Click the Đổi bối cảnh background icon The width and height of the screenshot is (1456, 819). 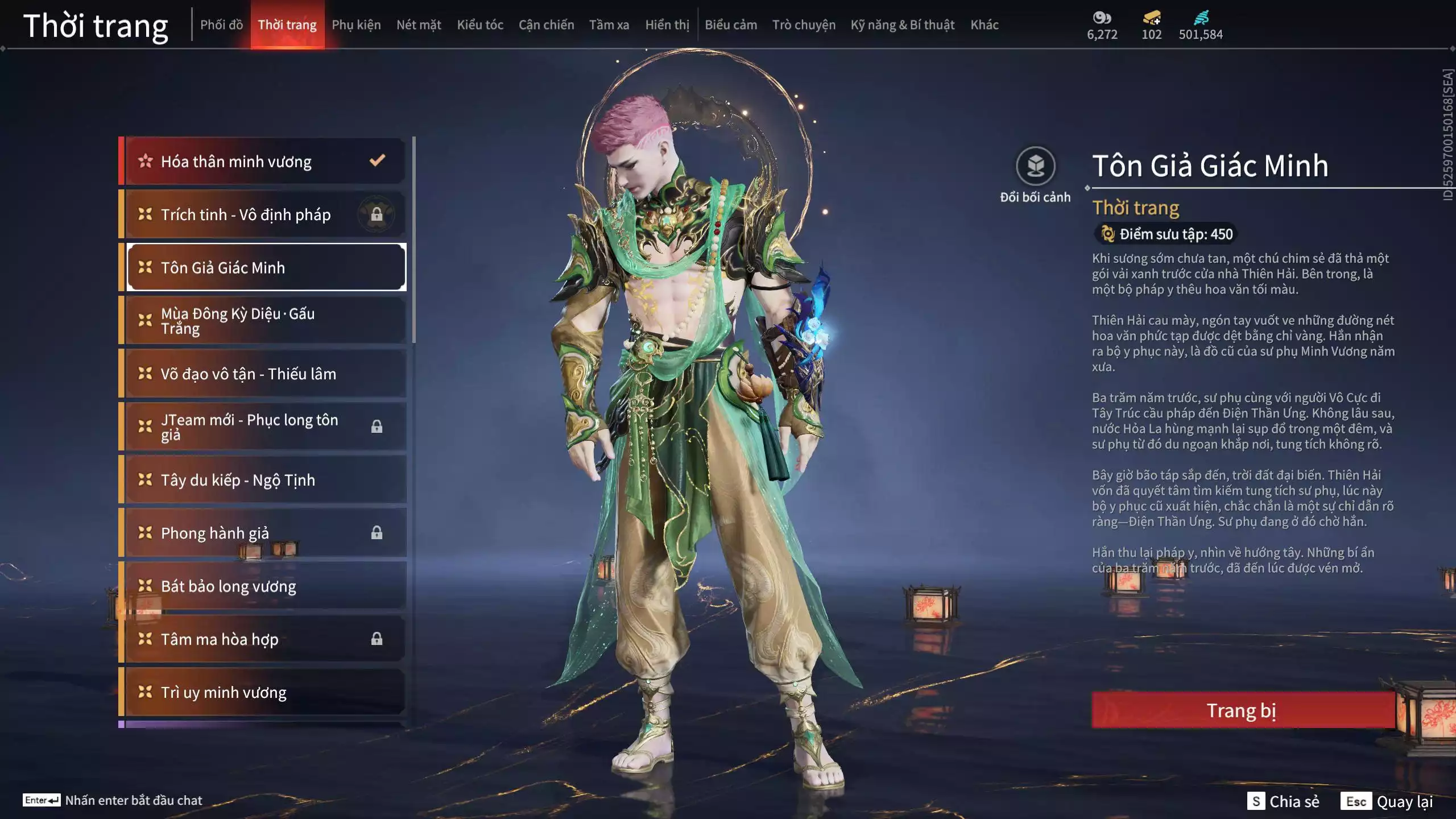point(1035,167)
